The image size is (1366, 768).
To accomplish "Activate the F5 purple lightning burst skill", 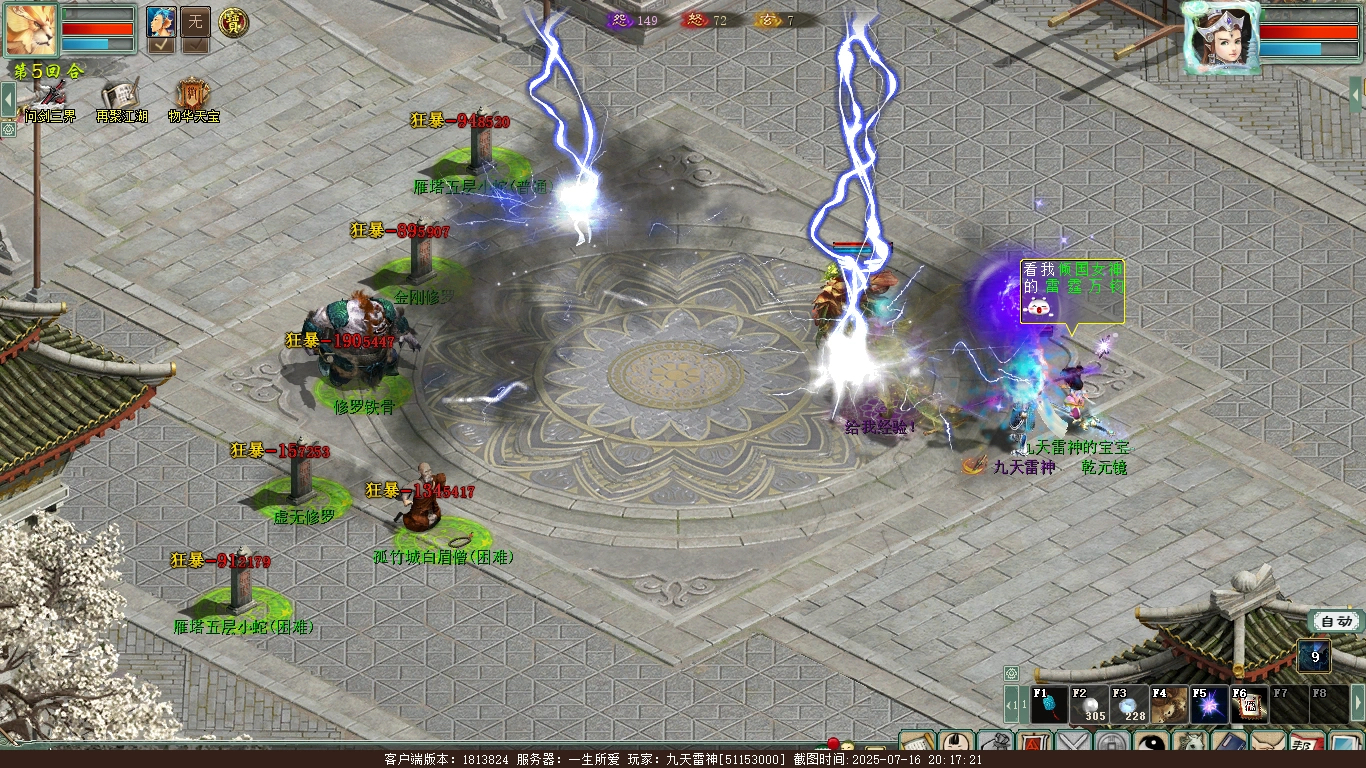I will [x=1208, y=705].
